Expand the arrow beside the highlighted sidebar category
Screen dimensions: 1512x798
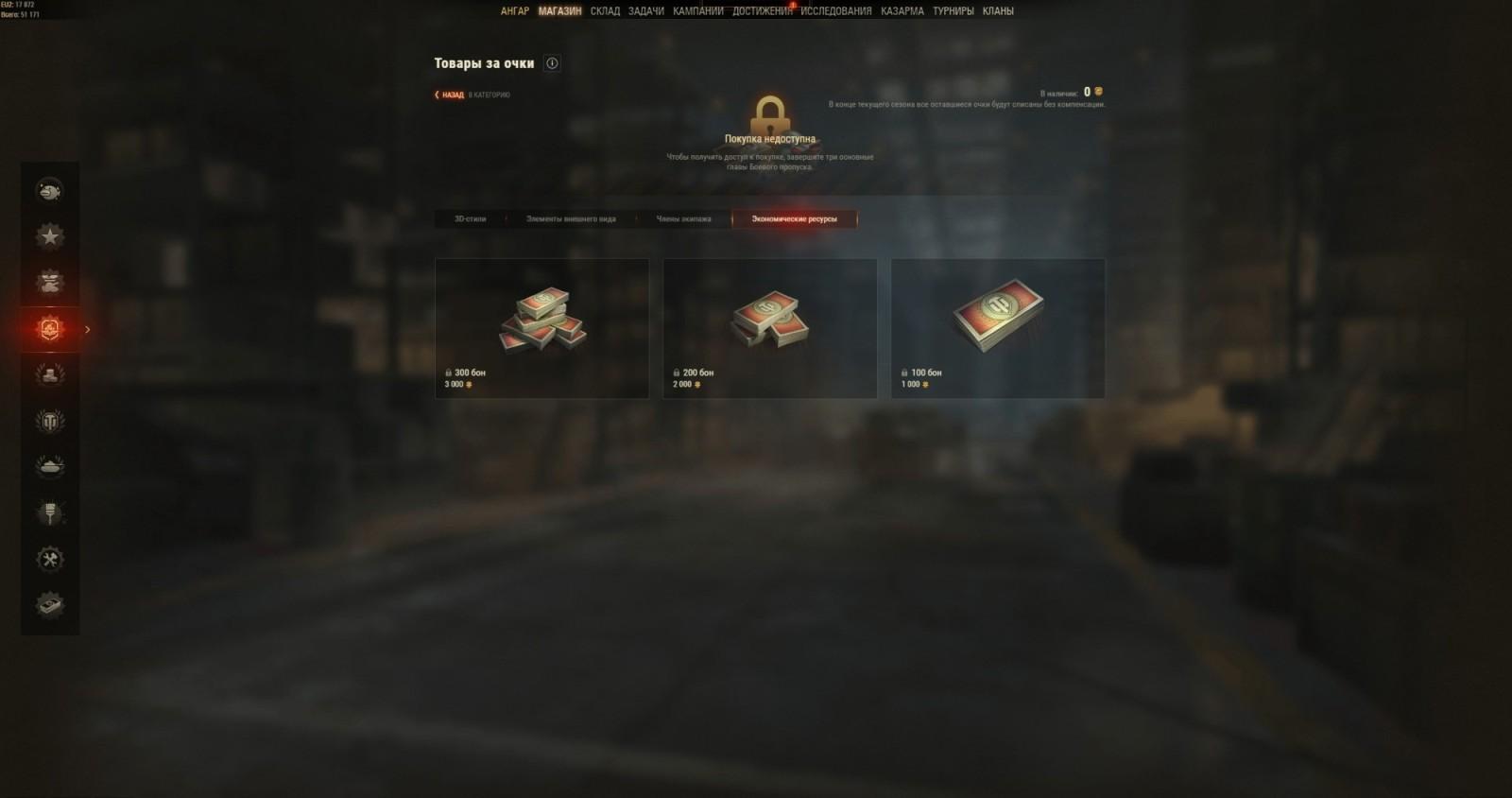click(x=87, y=330)
